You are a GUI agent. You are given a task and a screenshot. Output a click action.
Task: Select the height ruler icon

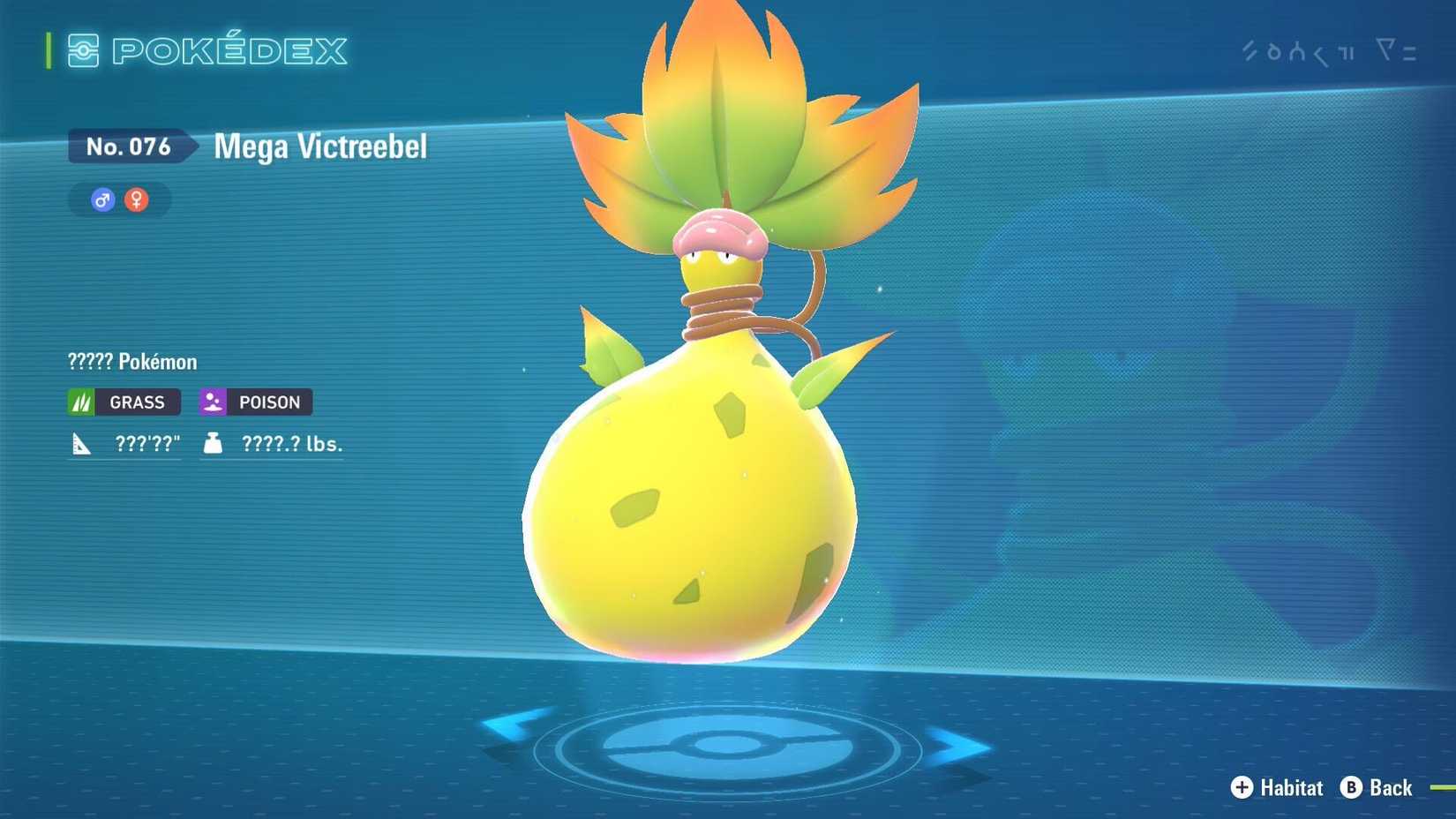tap(80, 443)
